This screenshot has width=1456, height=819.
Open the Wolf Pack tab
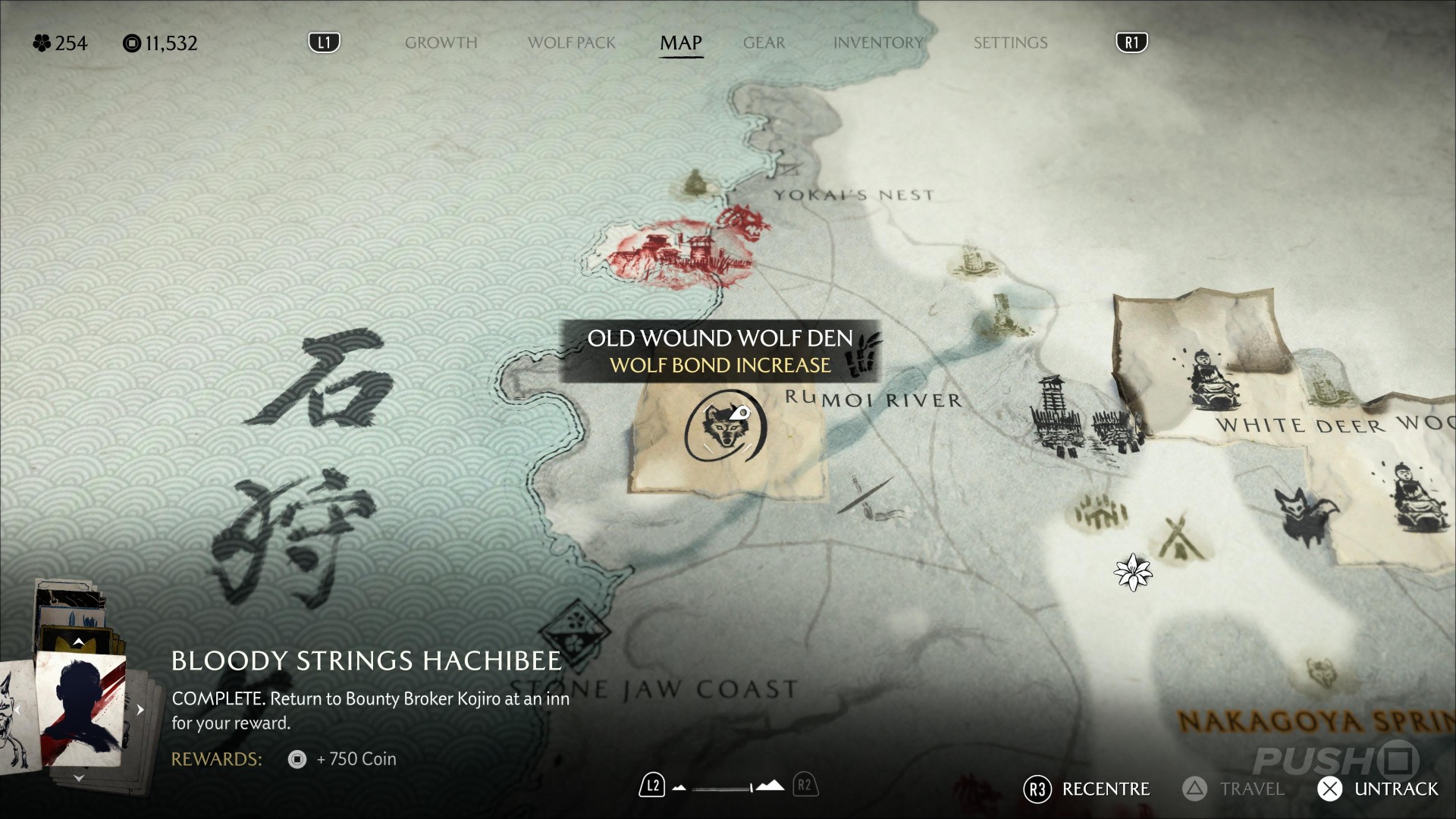point(571,42)
